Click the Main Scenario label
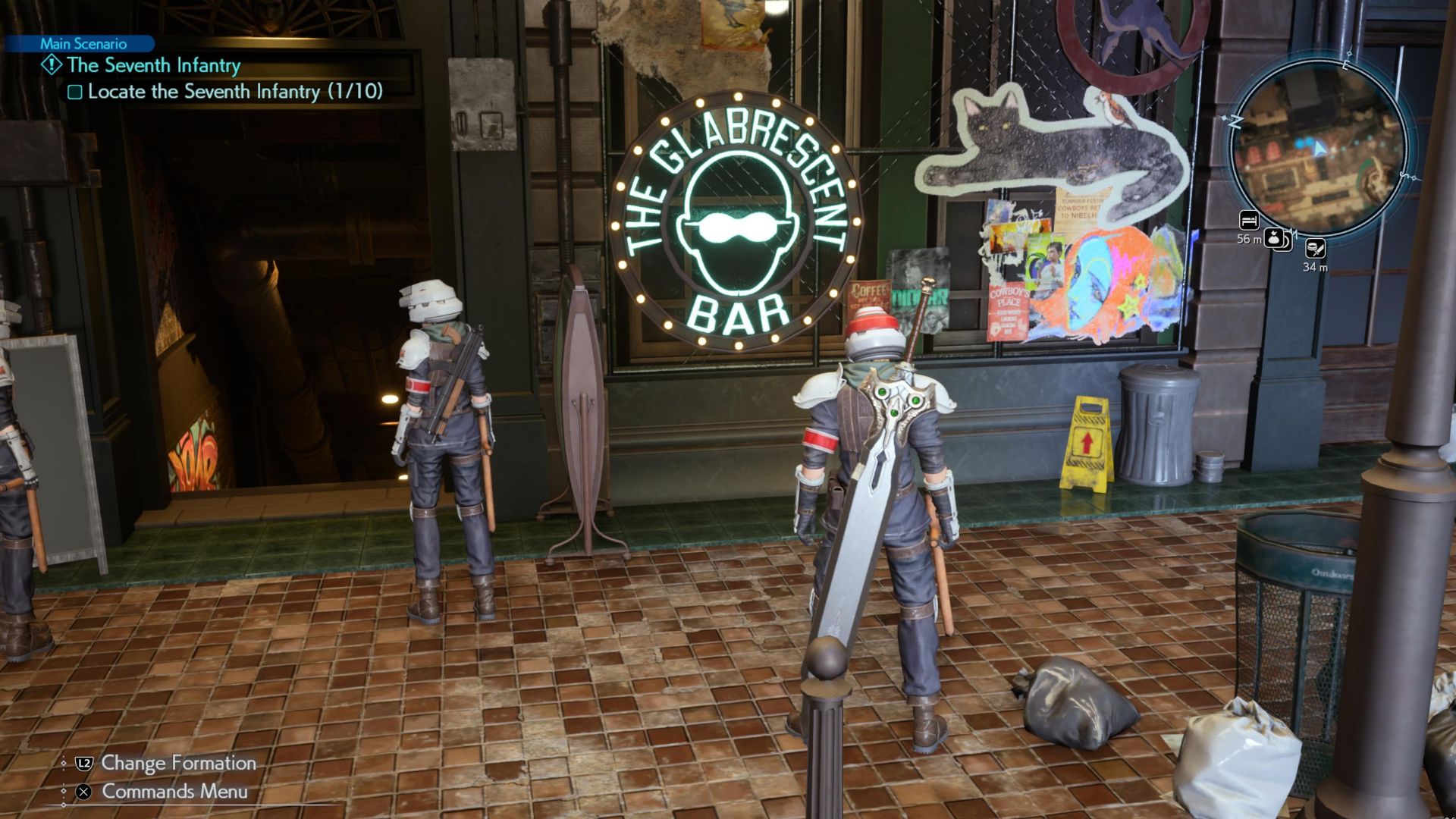The width and height of the screenshot is (1456, 819). tap(83, 44)
